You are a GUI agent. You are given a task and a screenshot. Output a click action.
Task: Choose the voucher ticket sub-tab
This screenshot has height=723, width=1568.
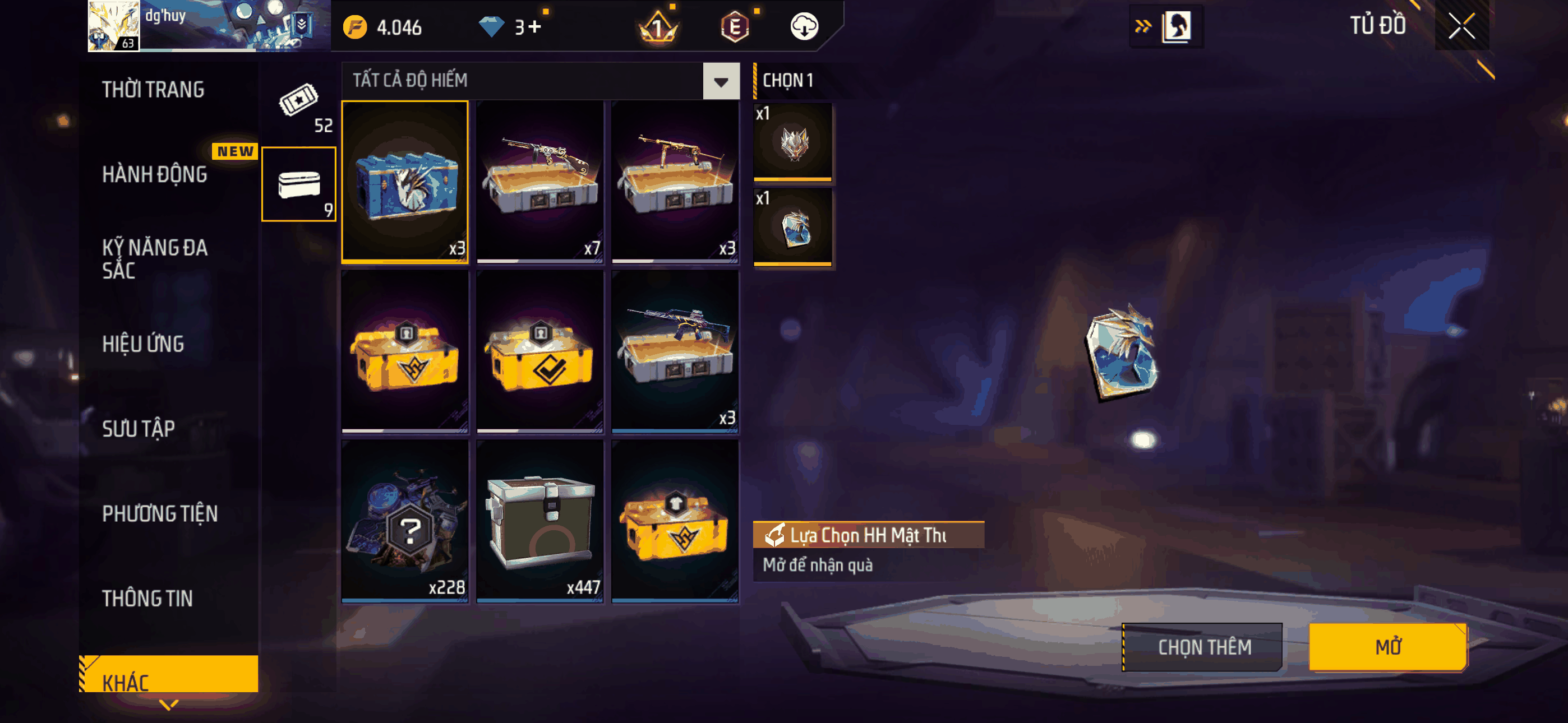point(299,105)
